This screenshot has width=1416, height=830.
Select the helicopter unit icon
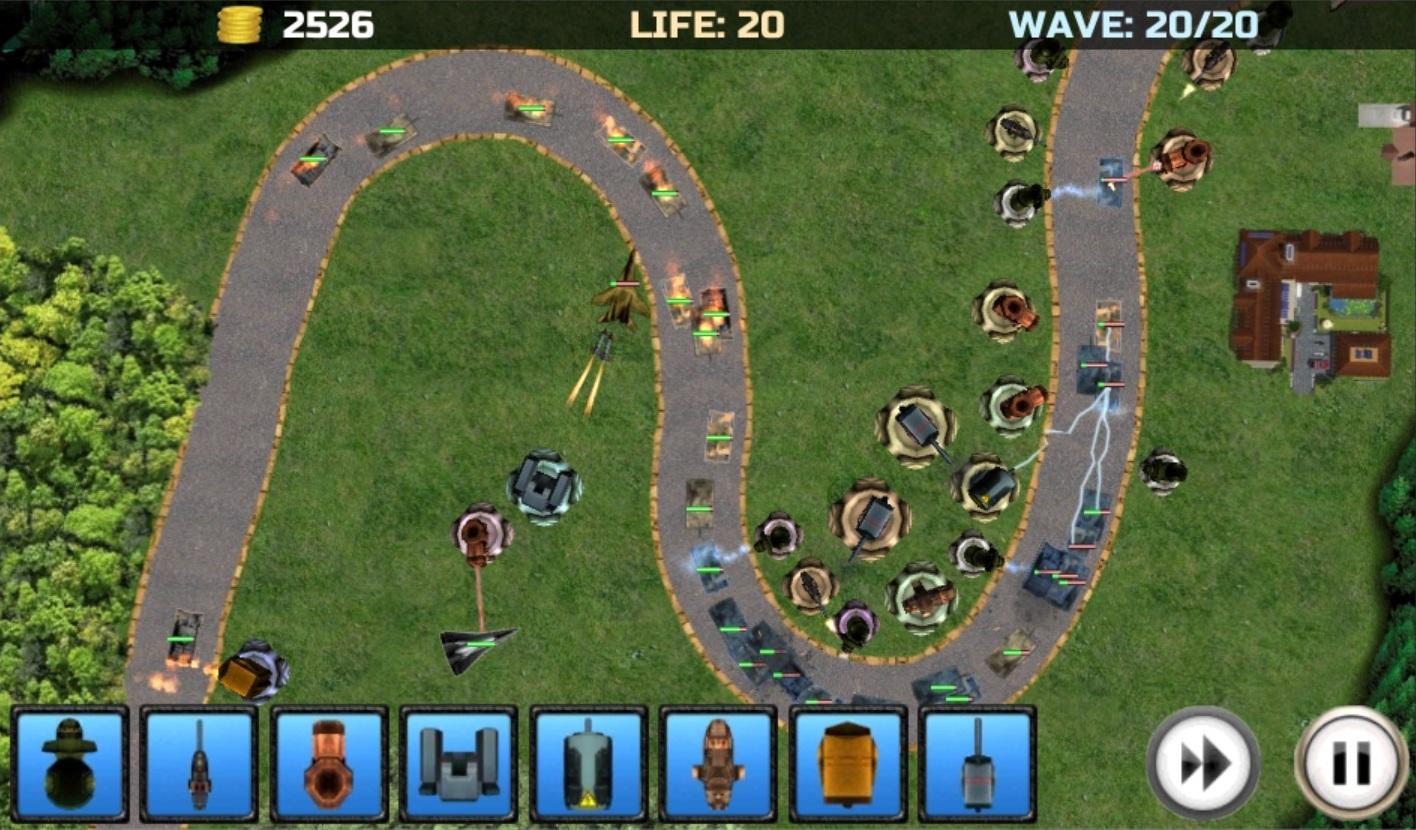(720, 765)
